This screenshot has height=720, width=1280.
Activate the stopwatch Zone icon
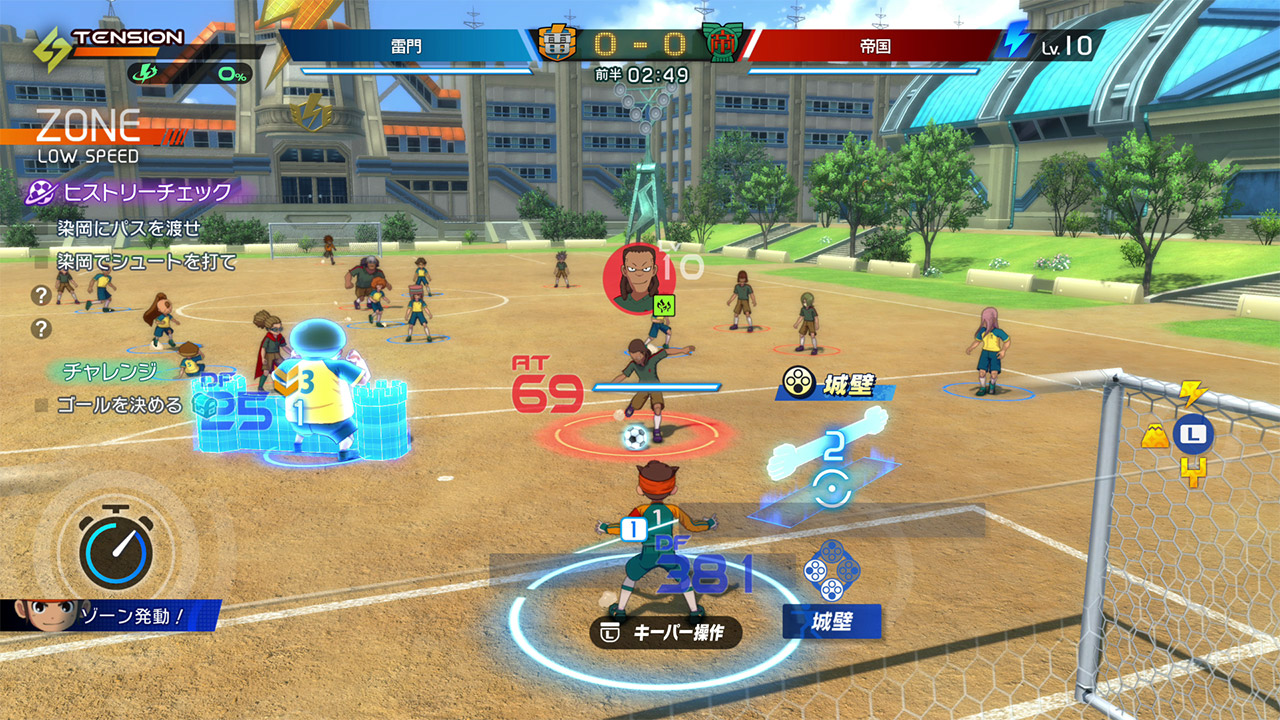click(x=117, y=548)
